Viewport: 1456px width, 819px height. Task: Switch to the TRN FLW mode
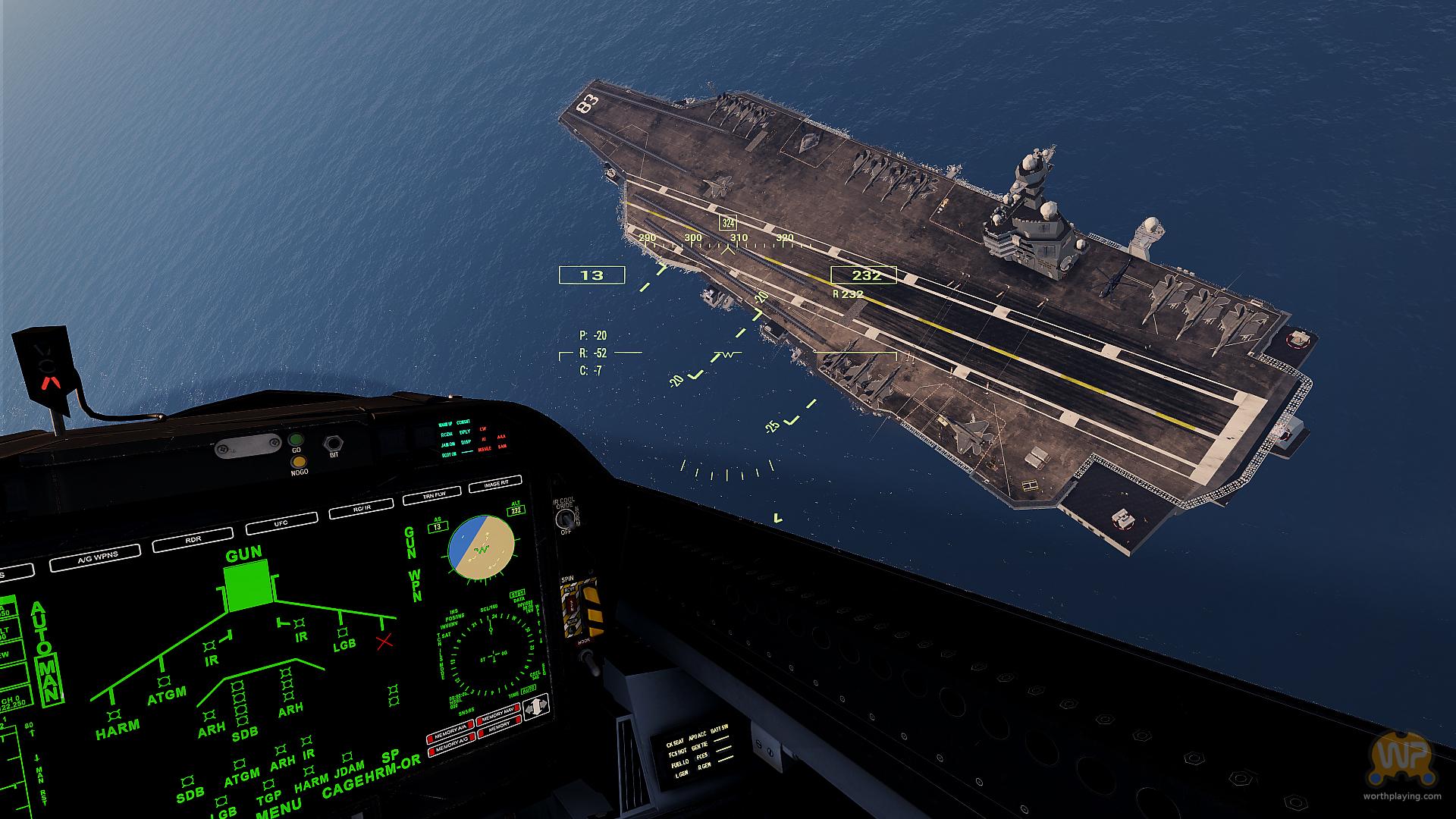[x=431, y=496]
